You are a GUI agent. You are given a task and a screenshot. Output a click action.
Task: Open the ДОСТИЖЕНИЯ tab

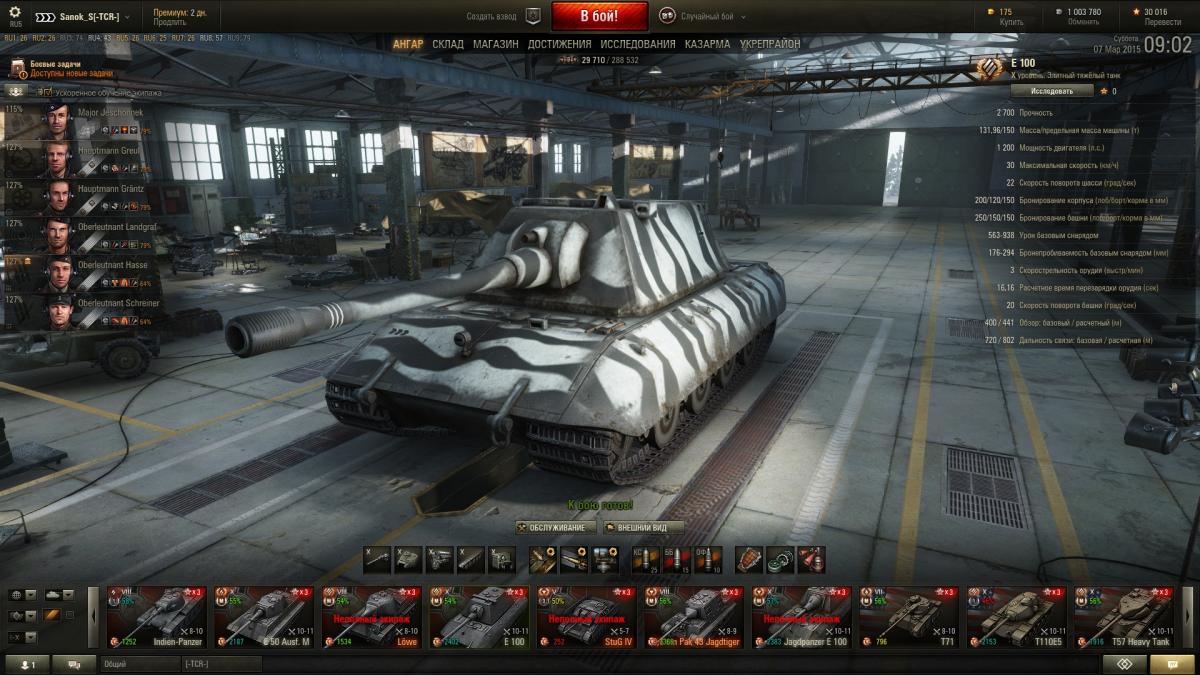pos(559,44)
